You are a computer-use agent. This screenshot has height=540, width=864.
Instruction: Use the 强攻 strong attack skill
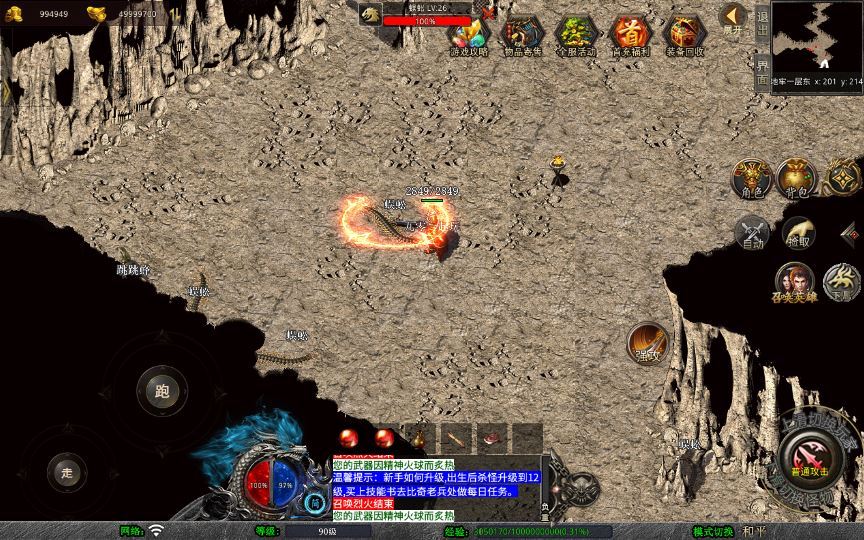(x=648, y=343)
